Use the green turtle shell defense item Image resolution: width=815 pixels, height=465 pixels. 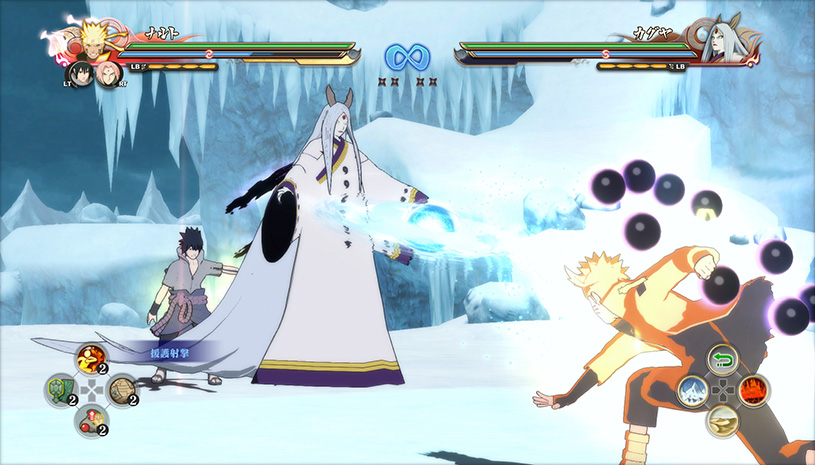pos(60,388)
